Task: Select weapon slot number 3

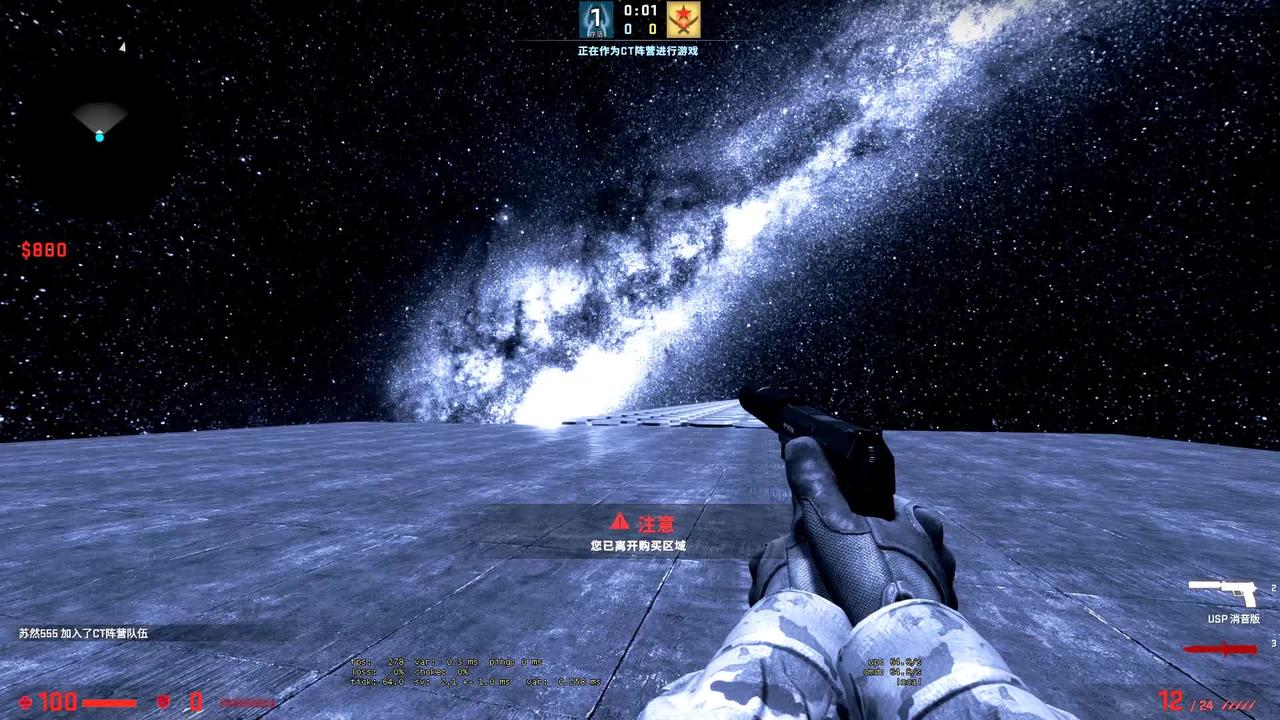Action: (x=1274, y=644)
